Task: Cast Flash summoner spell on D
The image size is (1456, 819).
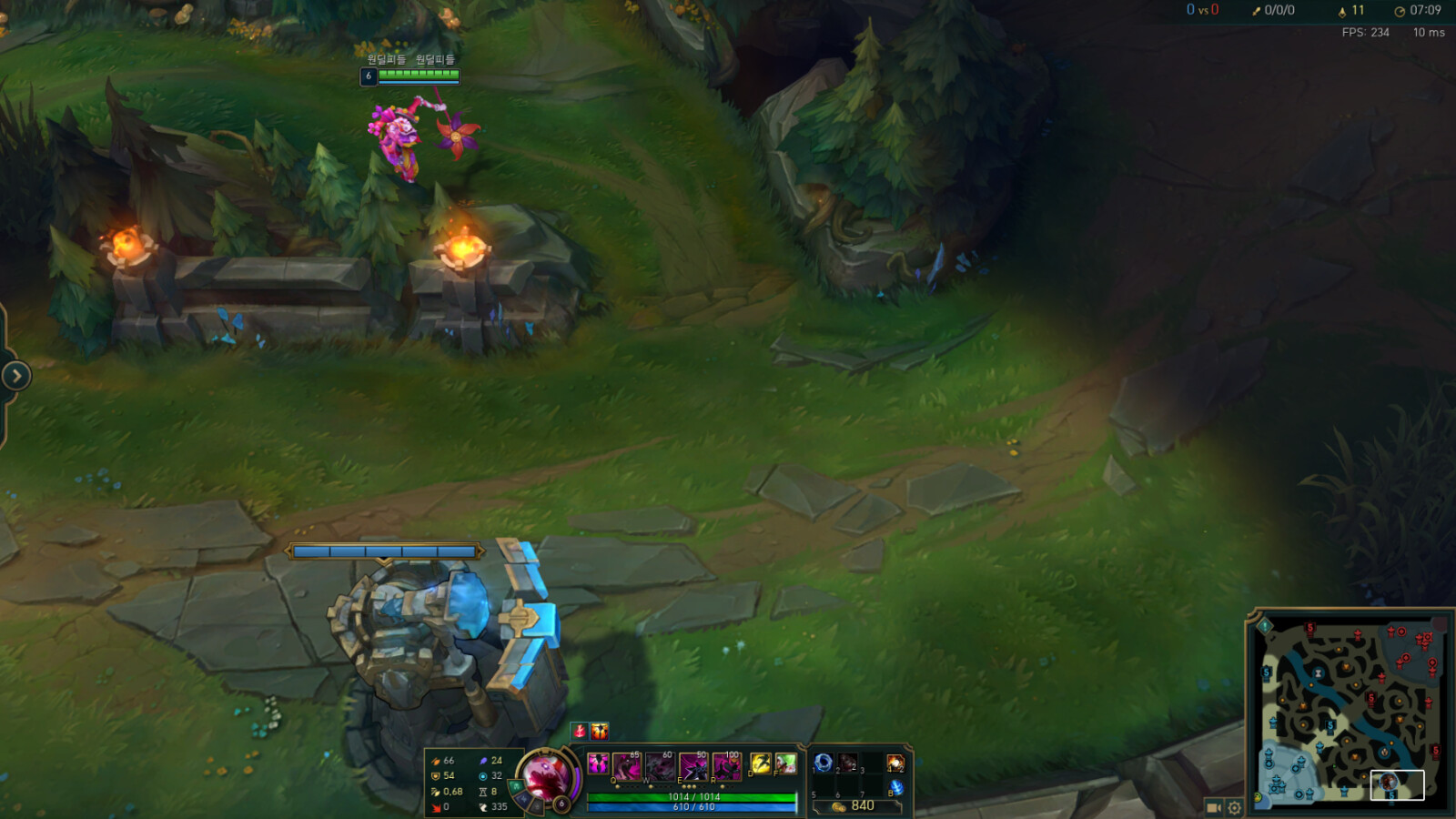Action: tap(761, 763)
